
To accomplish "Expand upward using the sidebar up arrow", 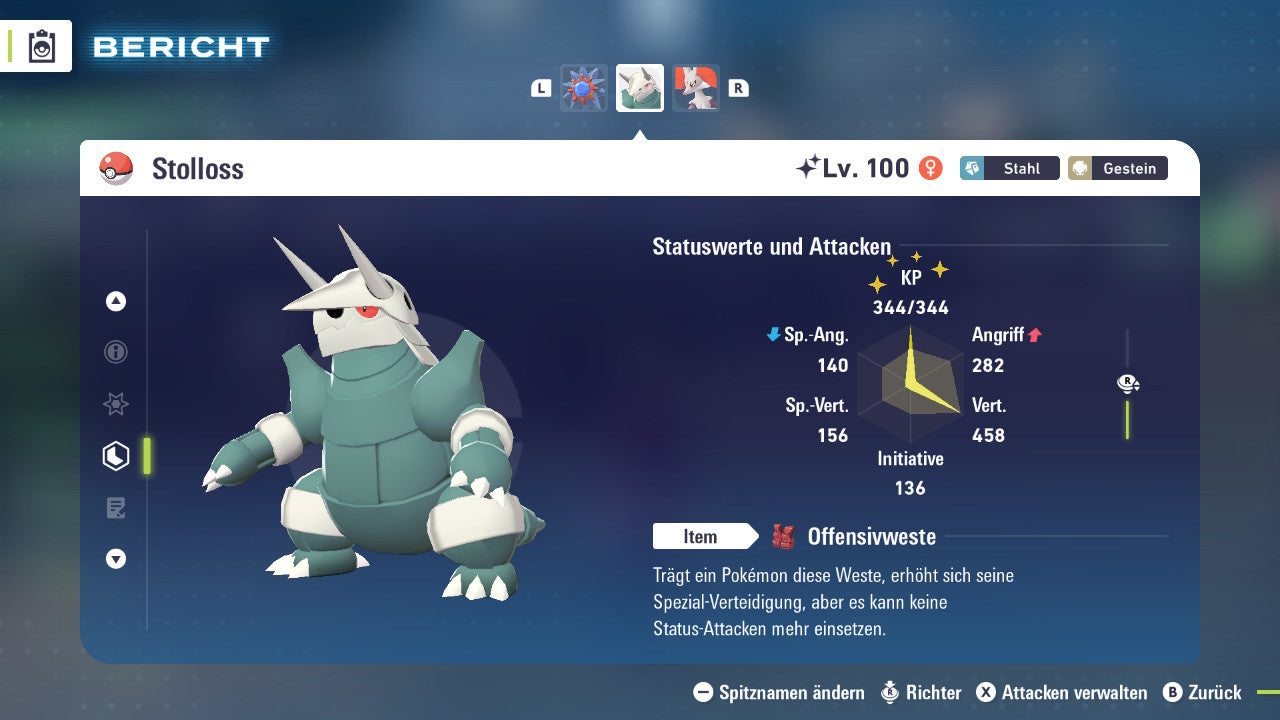I will pos(116,301).
